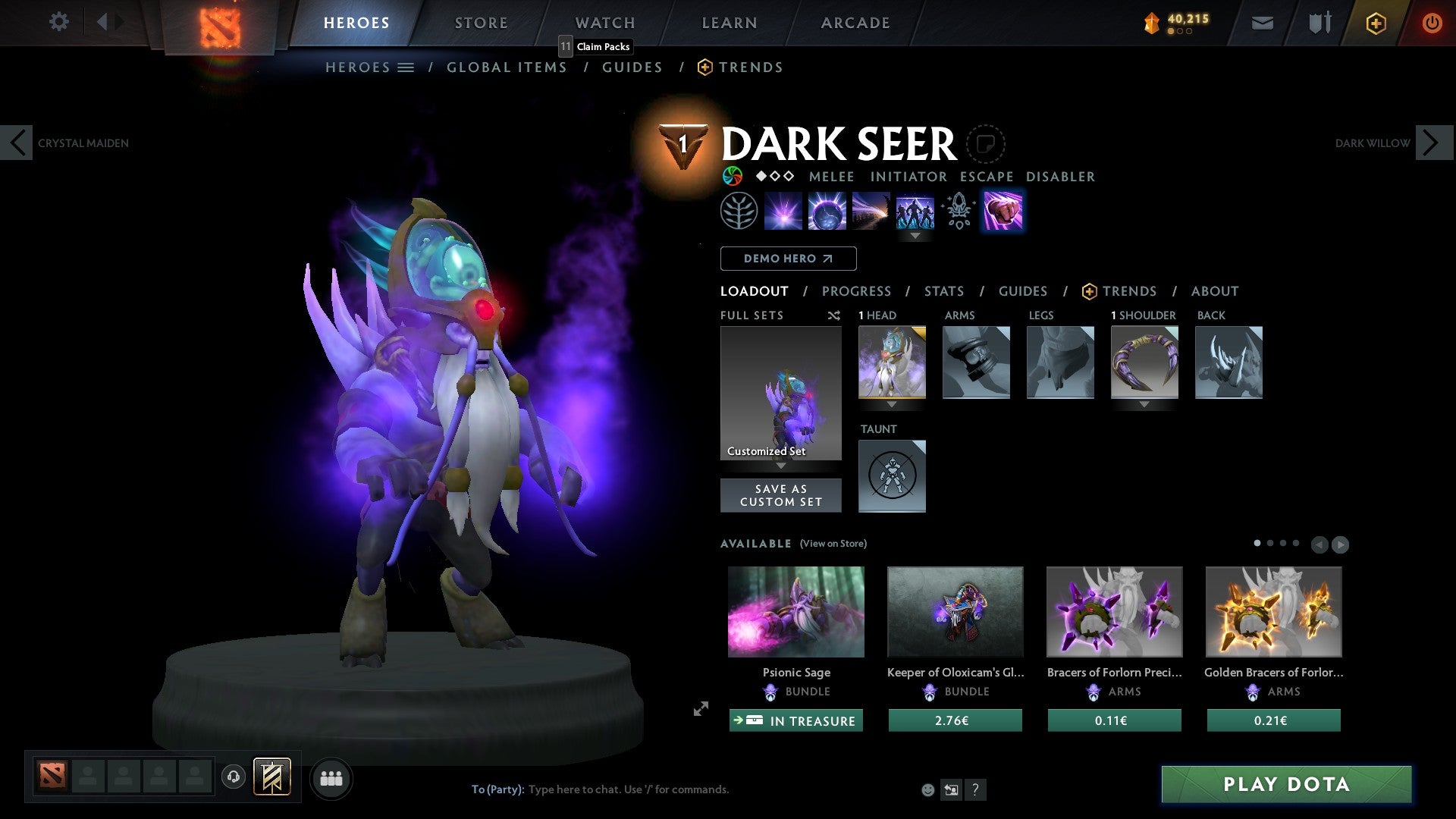
Task: Click SAVE AS CUSTOM SET
Action: [x=780, y=494]
